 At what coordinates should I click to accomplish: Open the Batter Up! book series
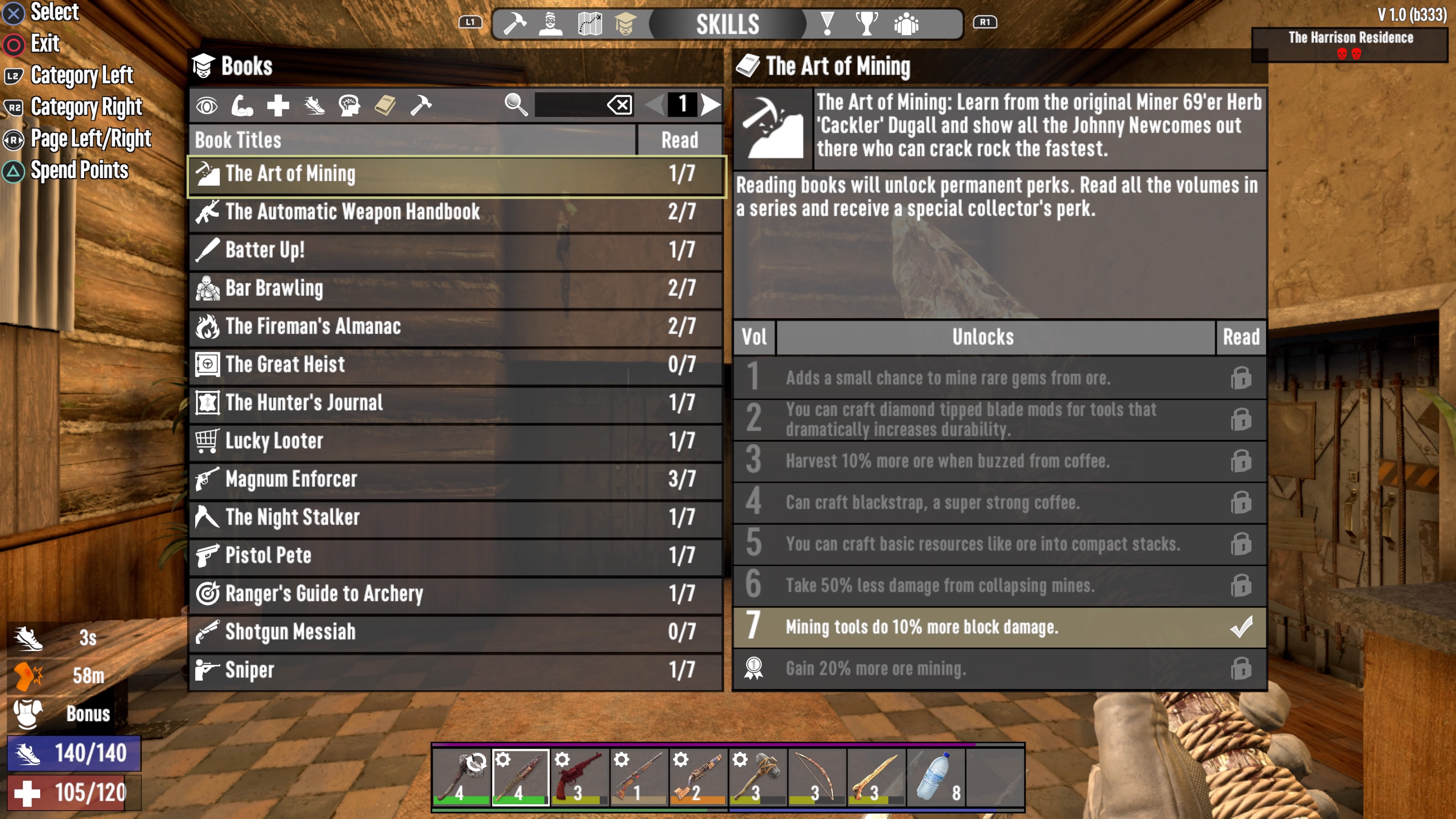[x=455, y=250]
